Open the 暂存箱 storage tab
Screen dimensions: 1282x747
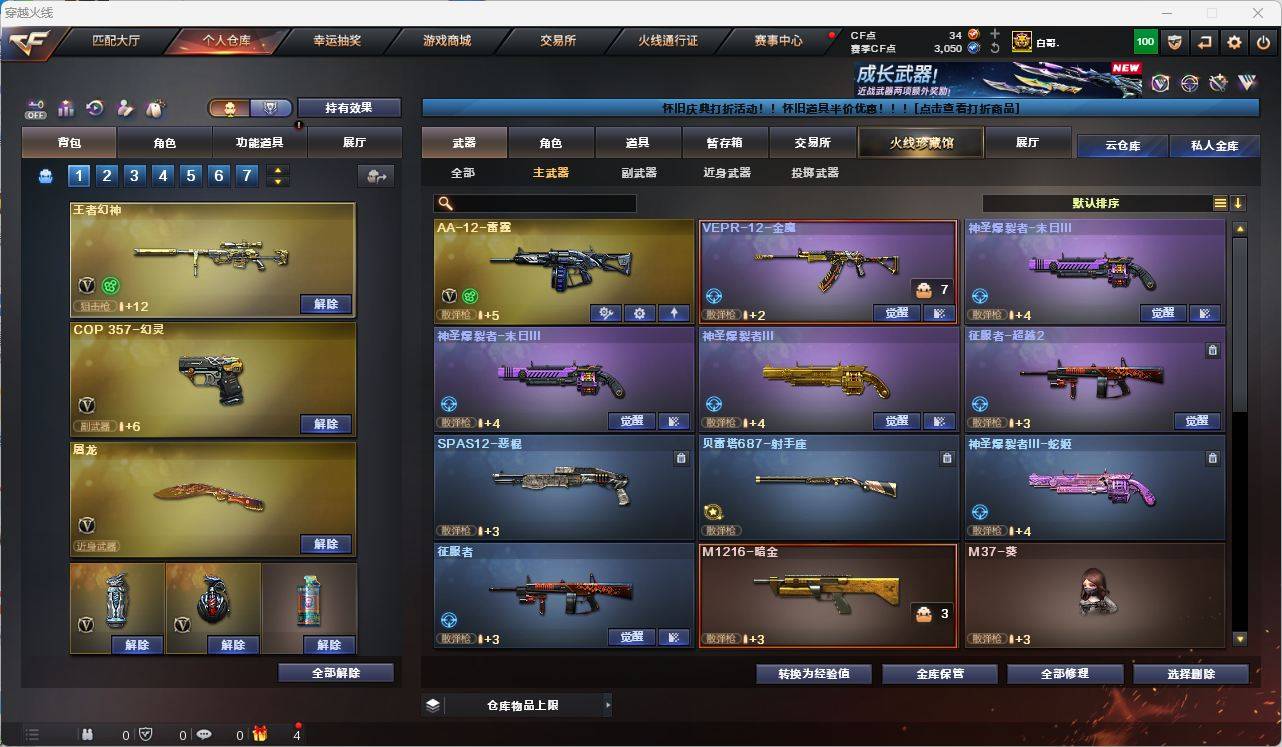point(725,143)
